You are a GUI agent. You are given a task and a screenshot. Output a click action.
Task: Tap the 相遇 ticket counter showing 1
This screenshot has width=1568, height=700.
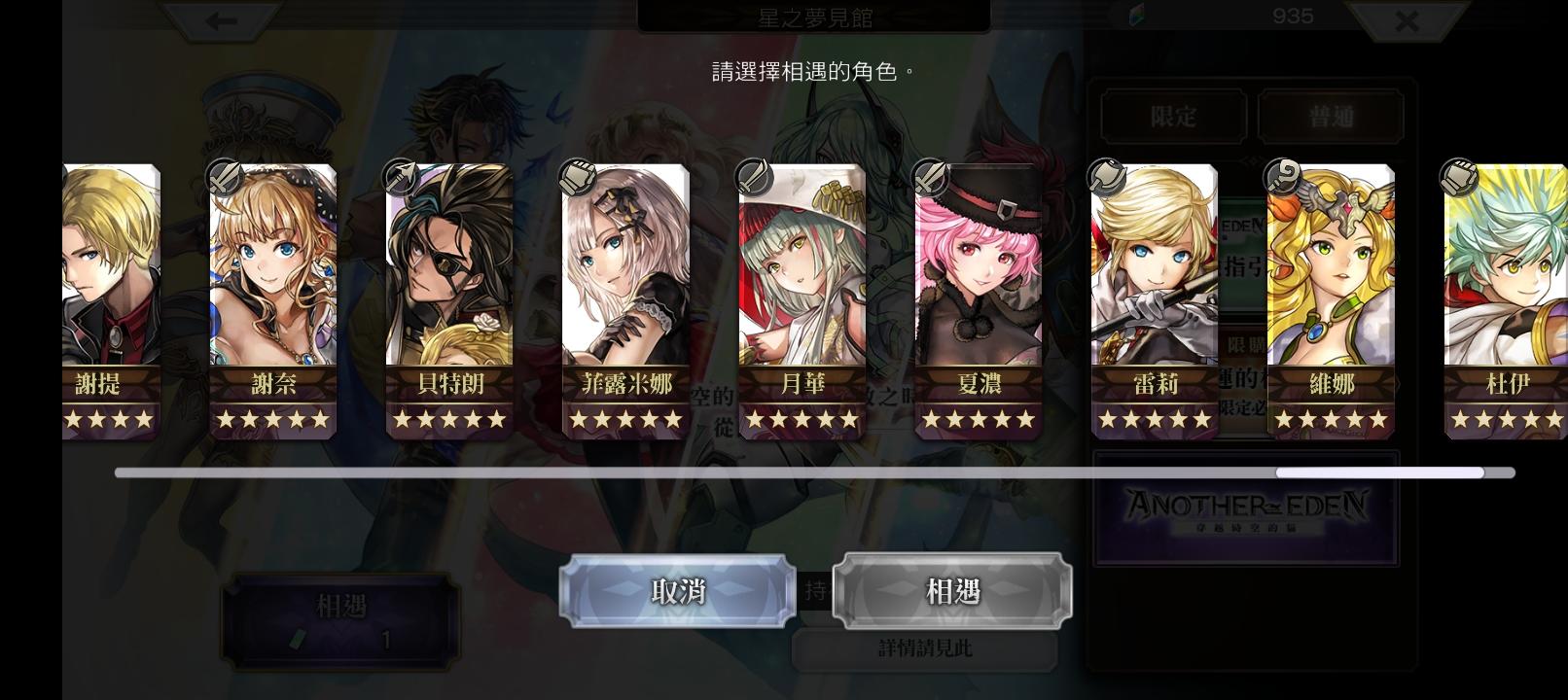pyautogui.click(x=339, y=619)
